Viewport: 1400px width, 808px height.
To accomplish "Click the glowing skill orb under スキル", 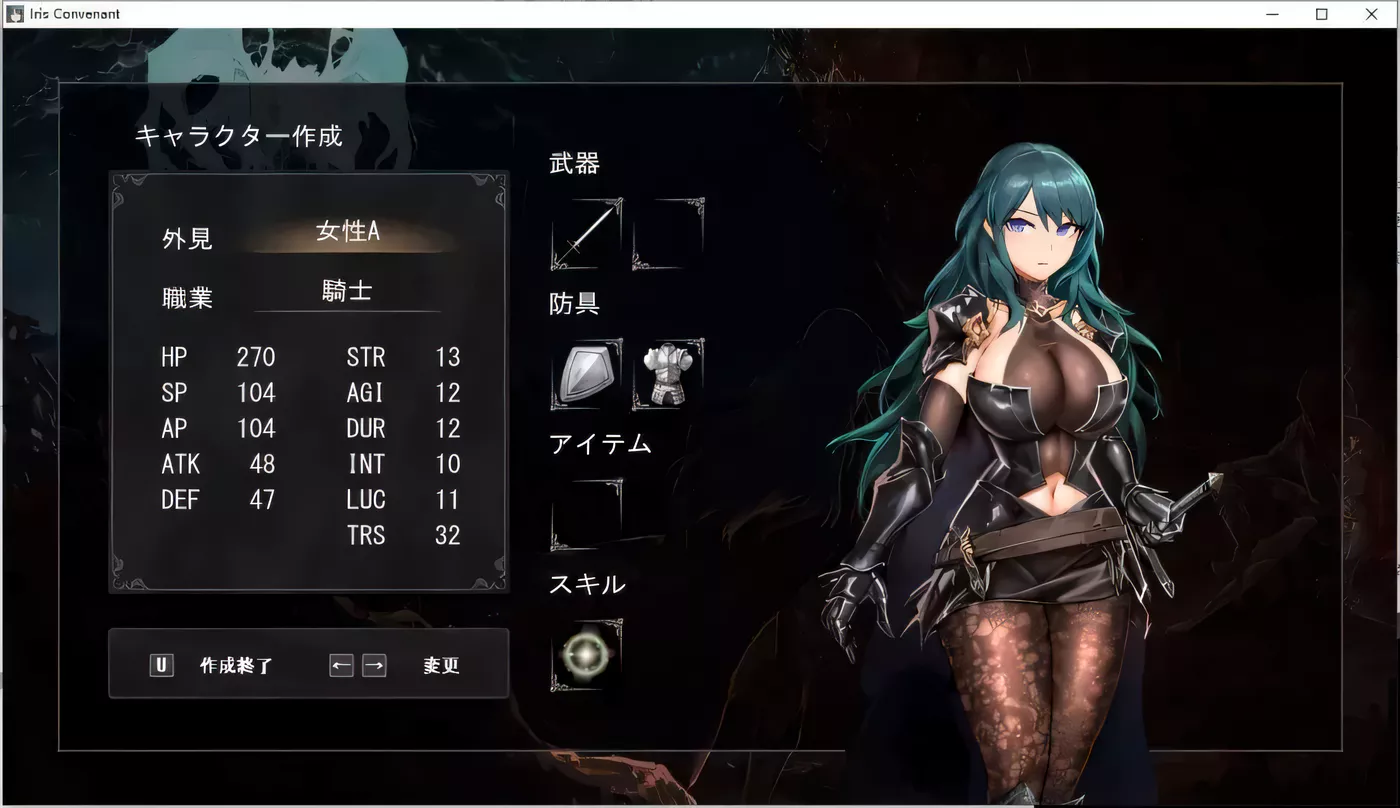I will pyautogui.click(x=587, y=657).
